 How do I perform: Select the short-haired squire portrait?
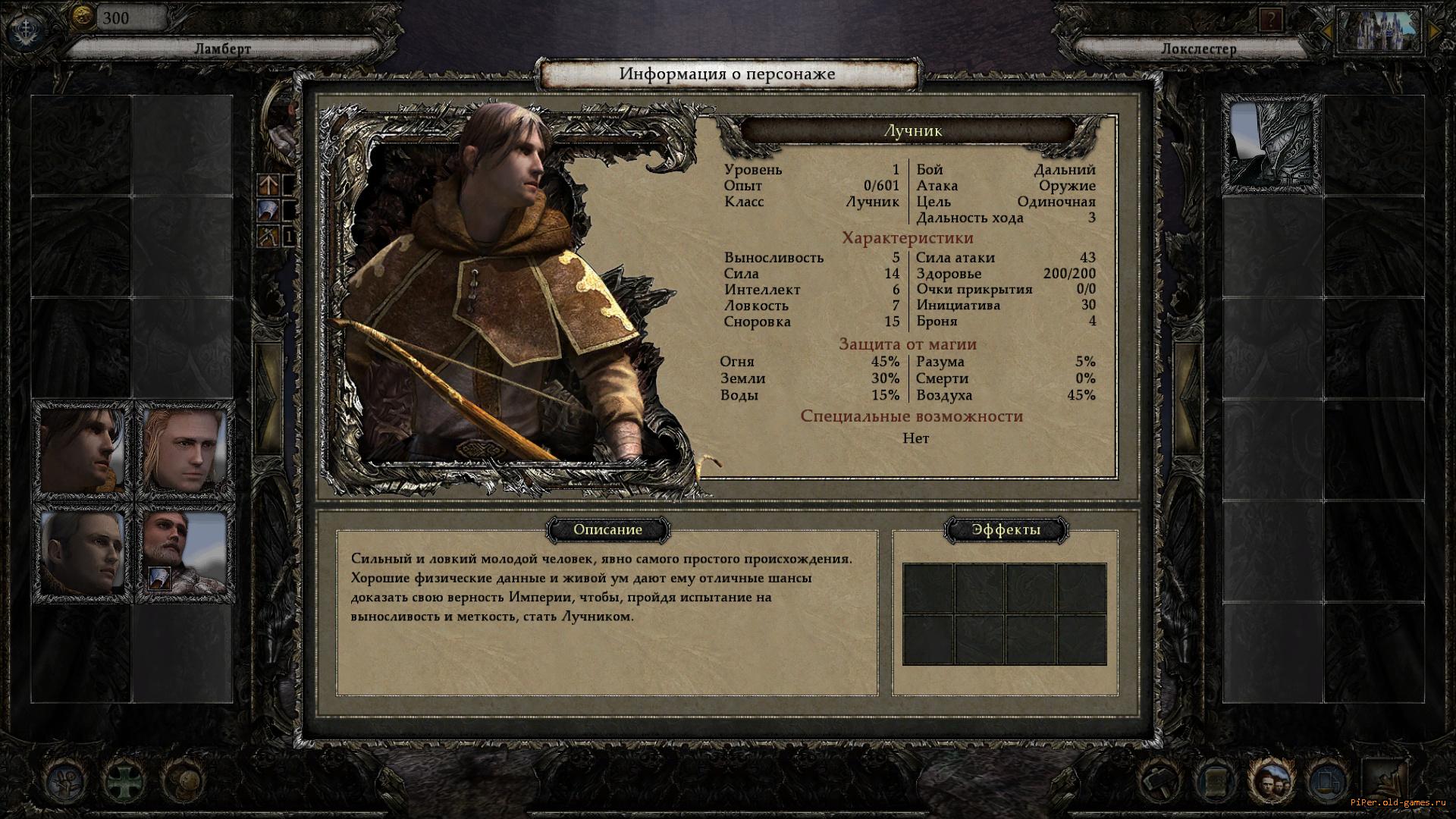coord(82,552)
